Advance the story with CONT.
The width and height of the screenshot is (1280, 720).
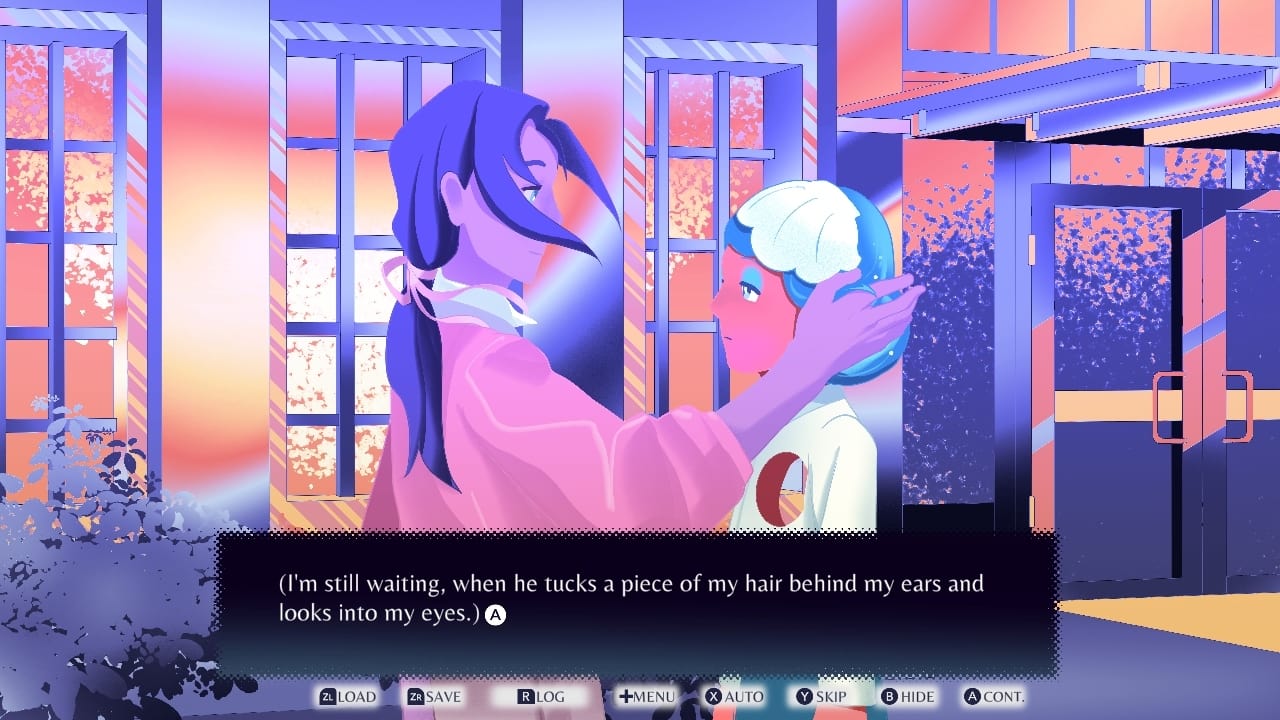(x=1002, y=696)
